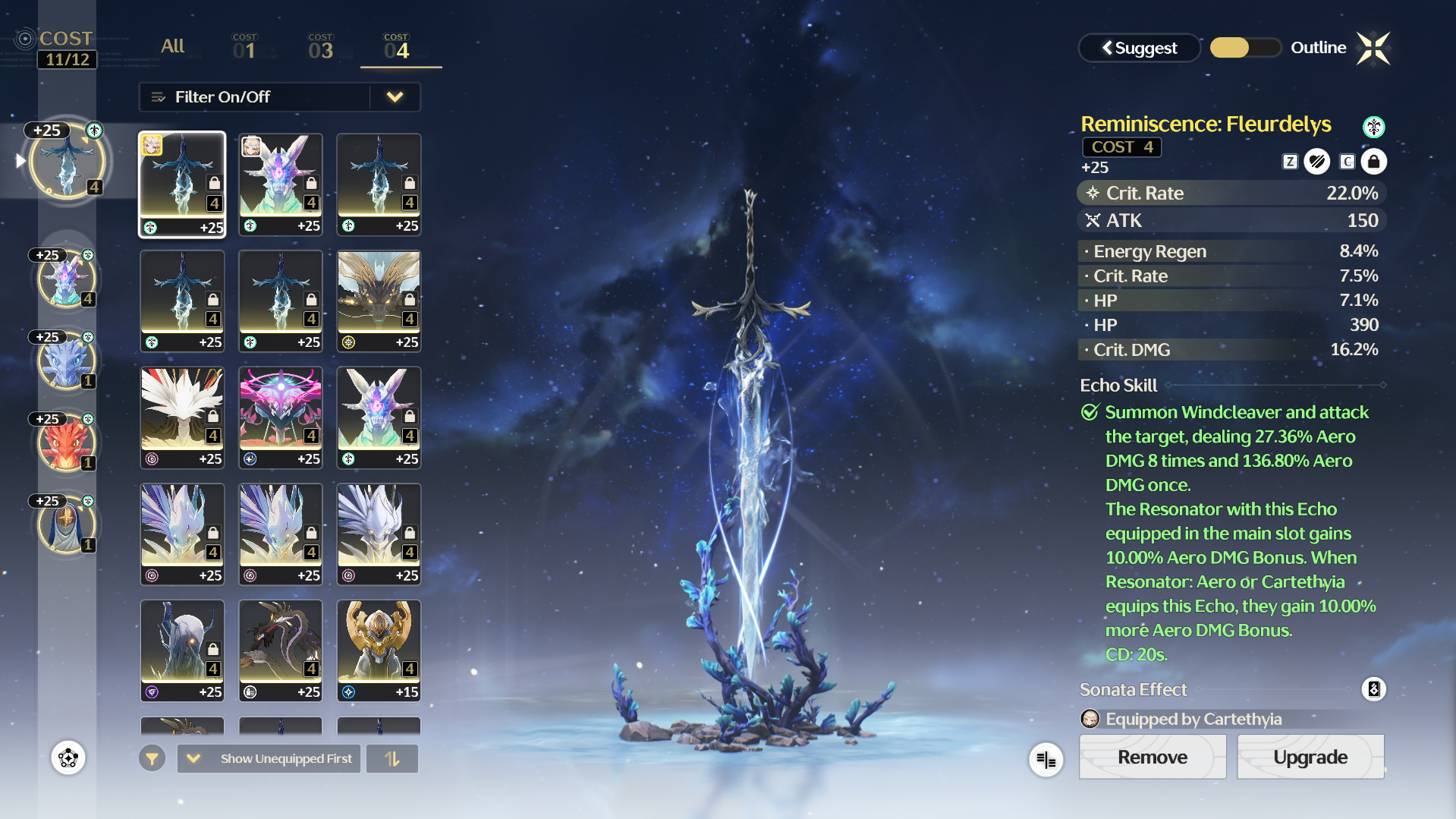Image resolution: width=1456 pixels, height=819 pixels.
Task: Click the yellow funnel filter button
Action: click(152, 758)
